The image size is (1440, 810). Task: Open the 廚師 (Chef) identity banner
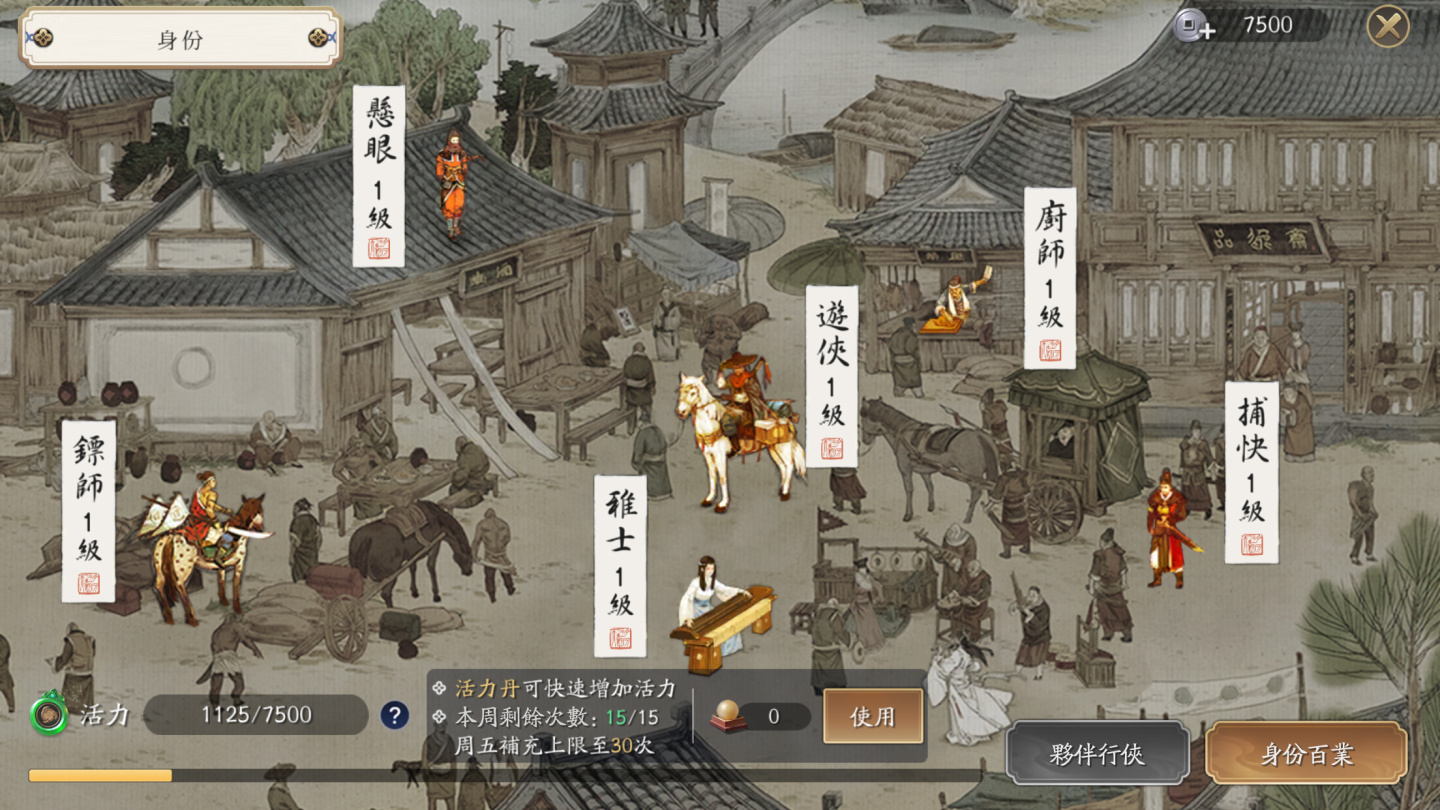coord(1050,277)
